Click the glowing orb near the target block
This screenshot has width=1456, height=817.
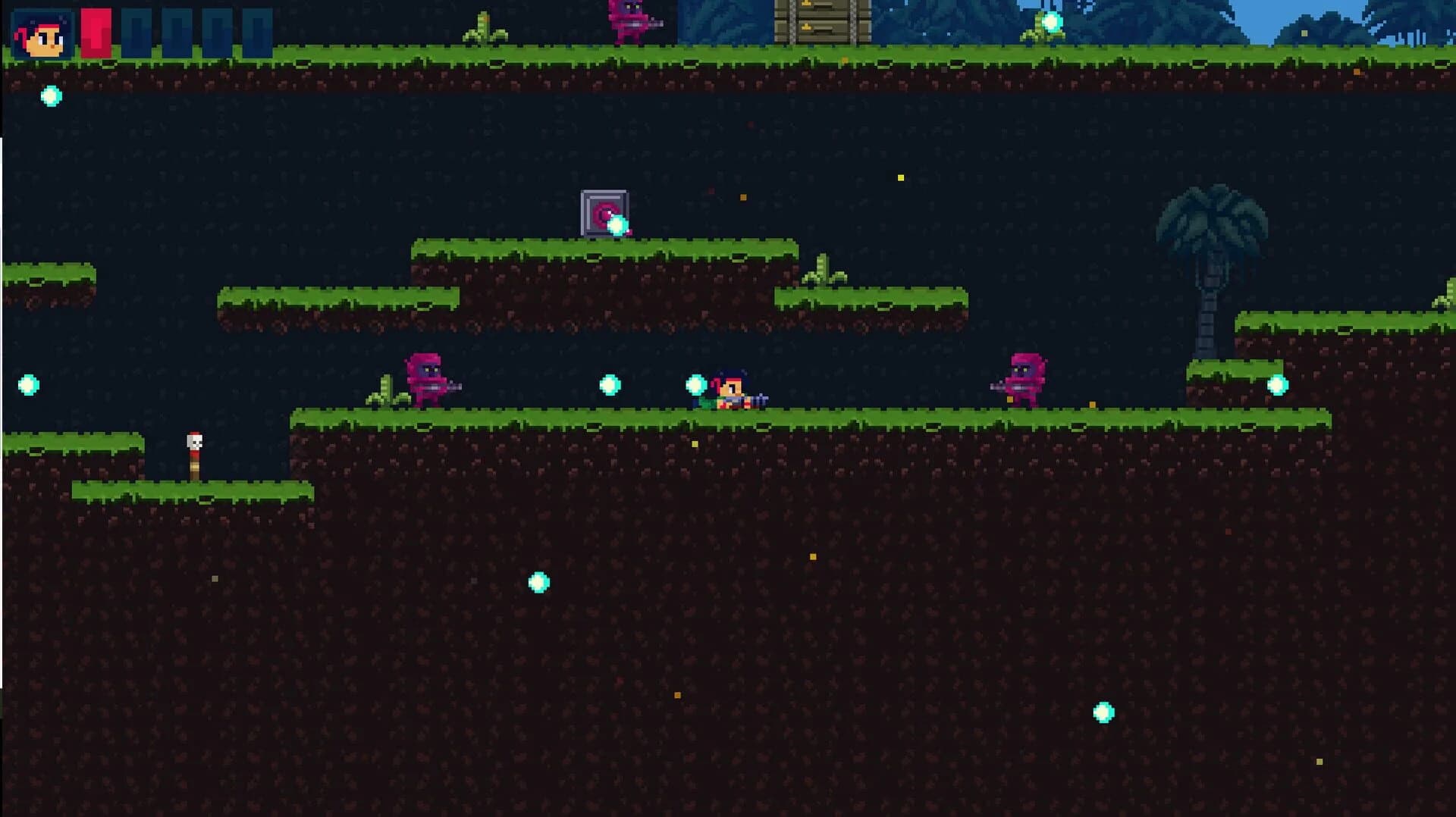[x=618, y=224]
